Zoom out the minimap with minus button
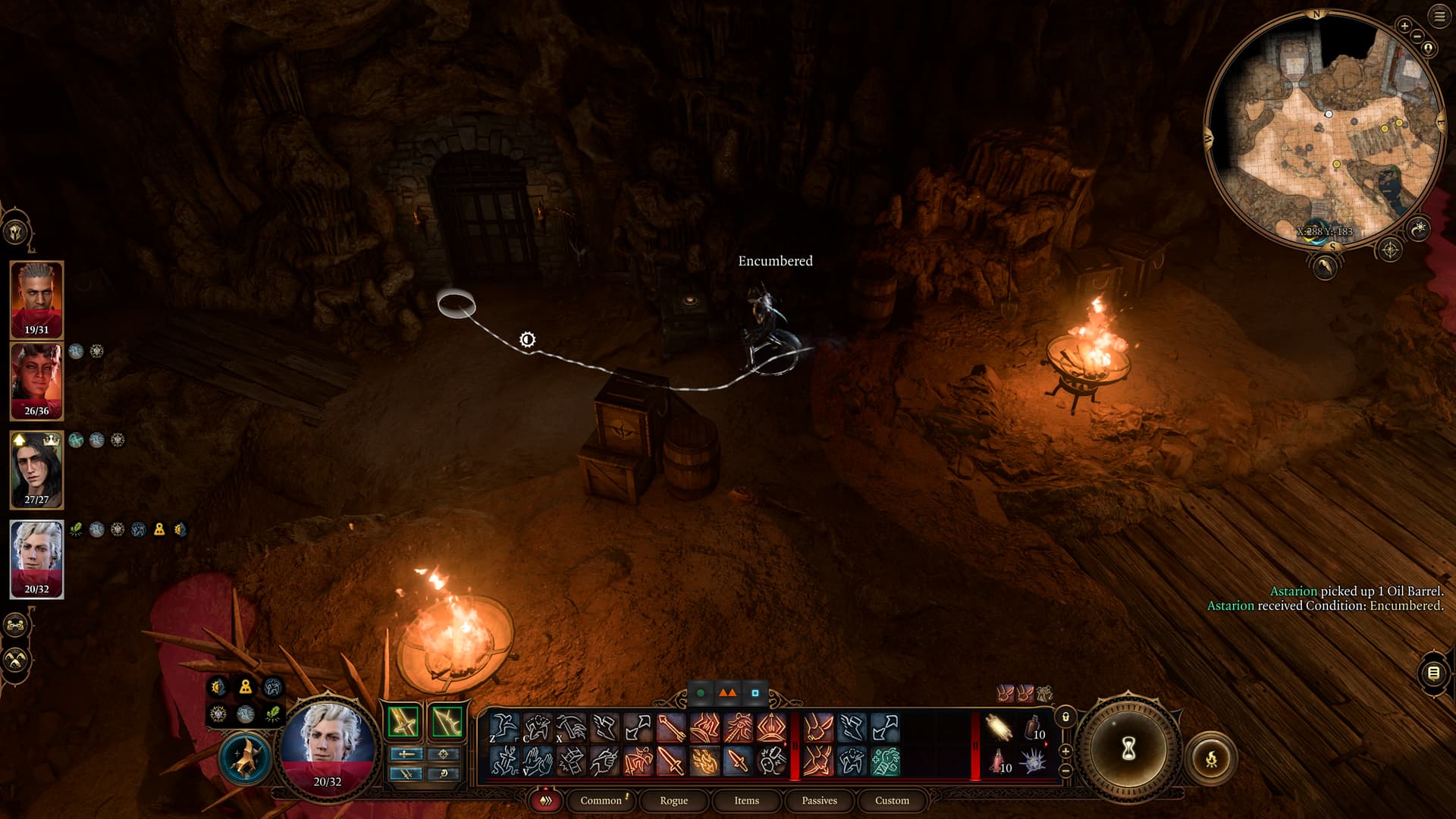 (1417, 36)
